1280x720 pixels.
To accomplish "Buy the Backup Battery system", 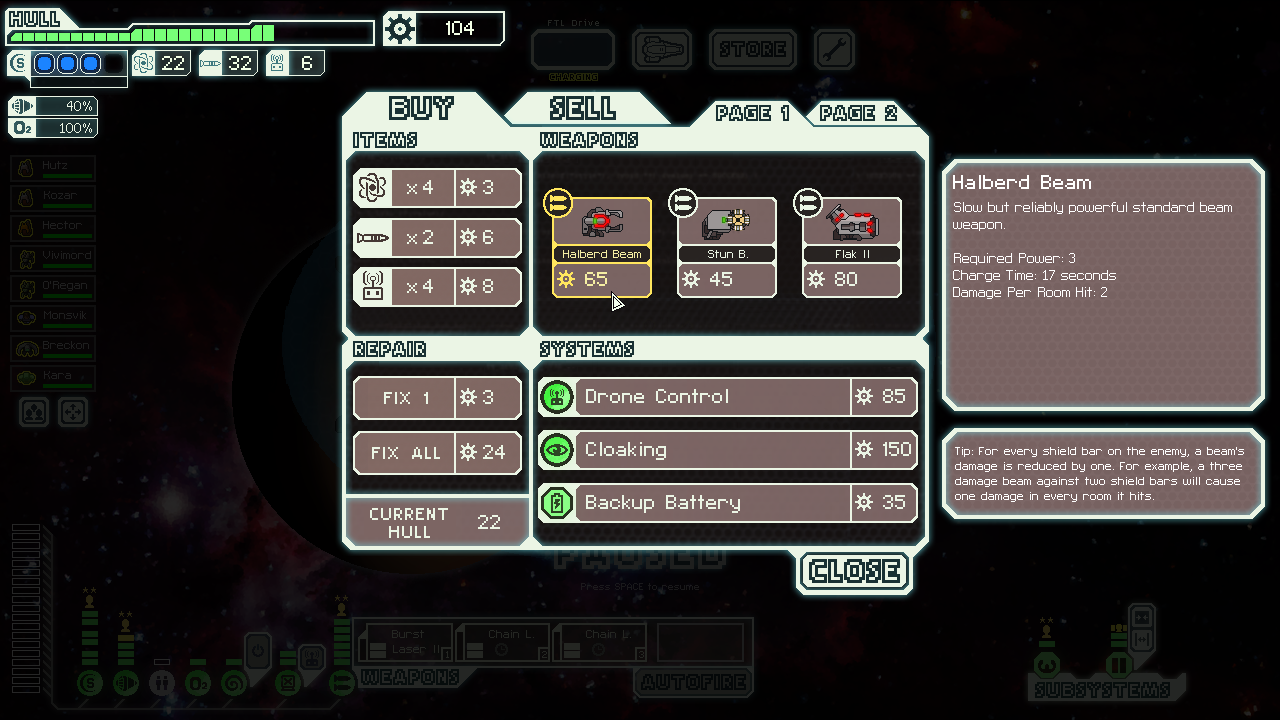I will click(727, 503).
